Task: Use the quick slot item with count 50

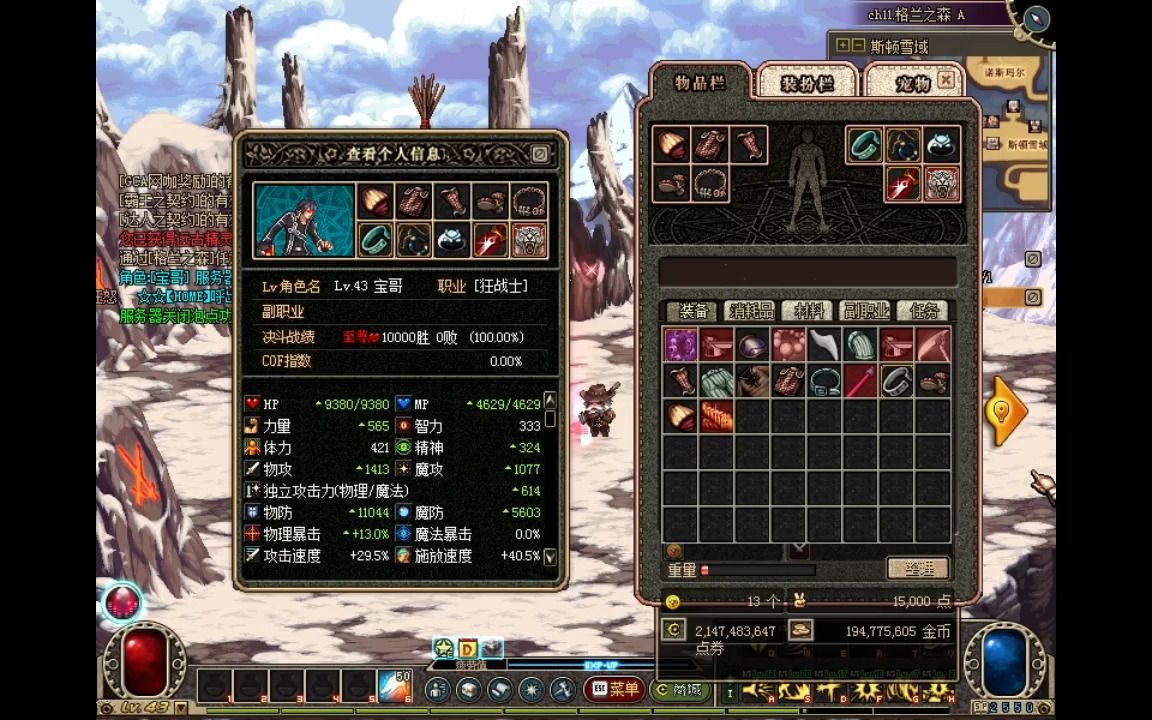Action: [395, 687]
